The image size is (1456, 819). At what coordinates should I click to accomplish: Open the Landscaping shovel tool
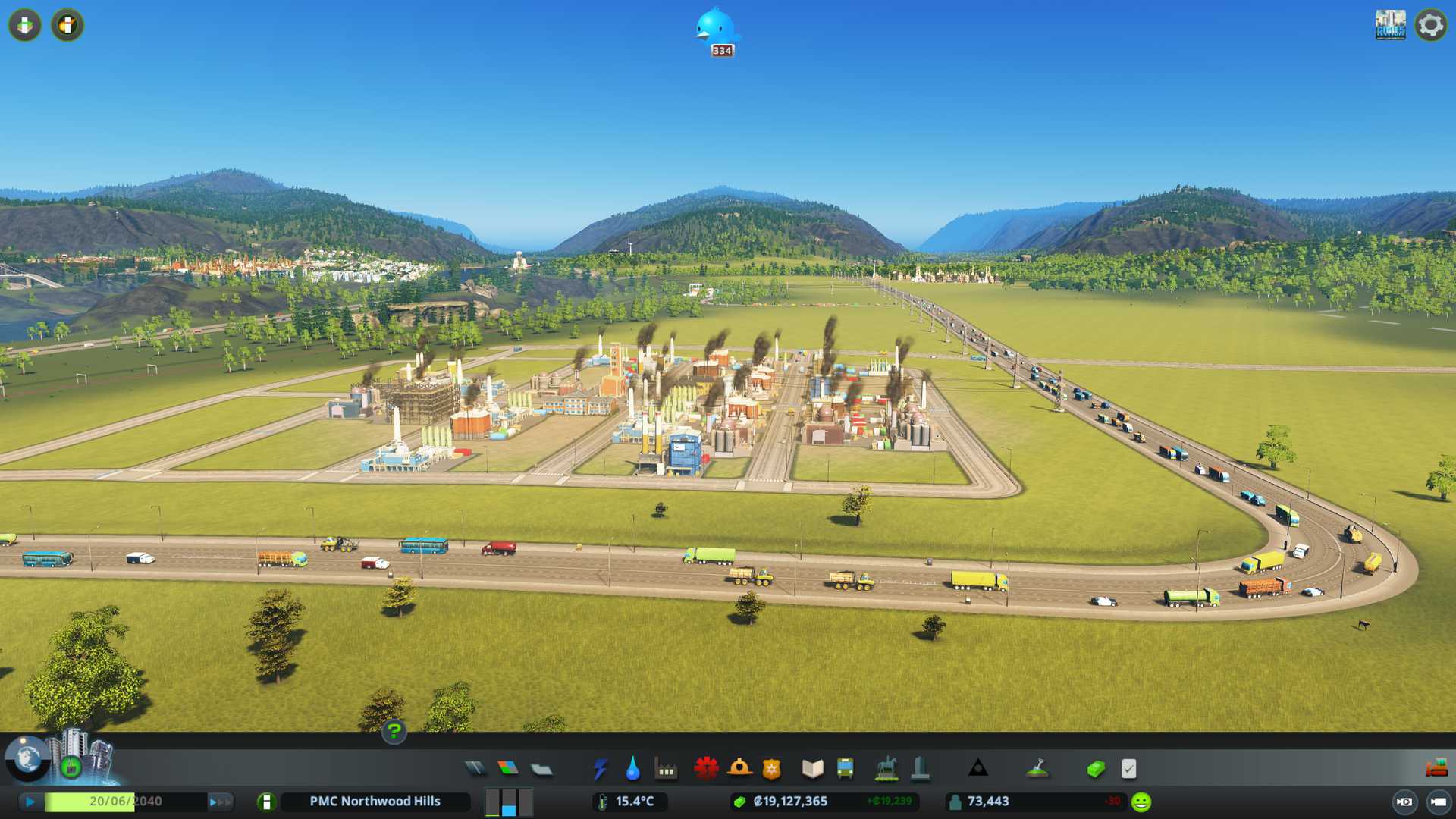[x=1037, y=769]
